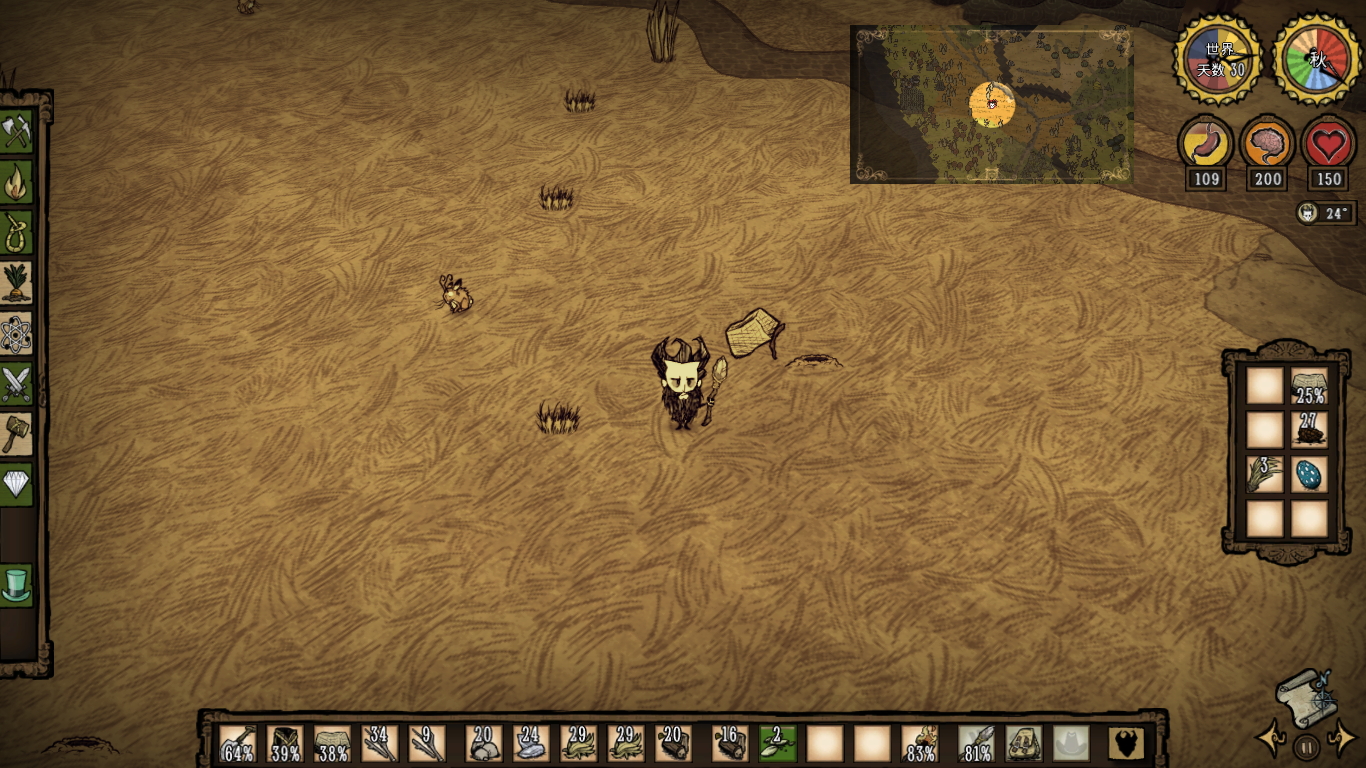
Task: Select the green-highlighted seeds slot
Action: (x=777, y=744)
